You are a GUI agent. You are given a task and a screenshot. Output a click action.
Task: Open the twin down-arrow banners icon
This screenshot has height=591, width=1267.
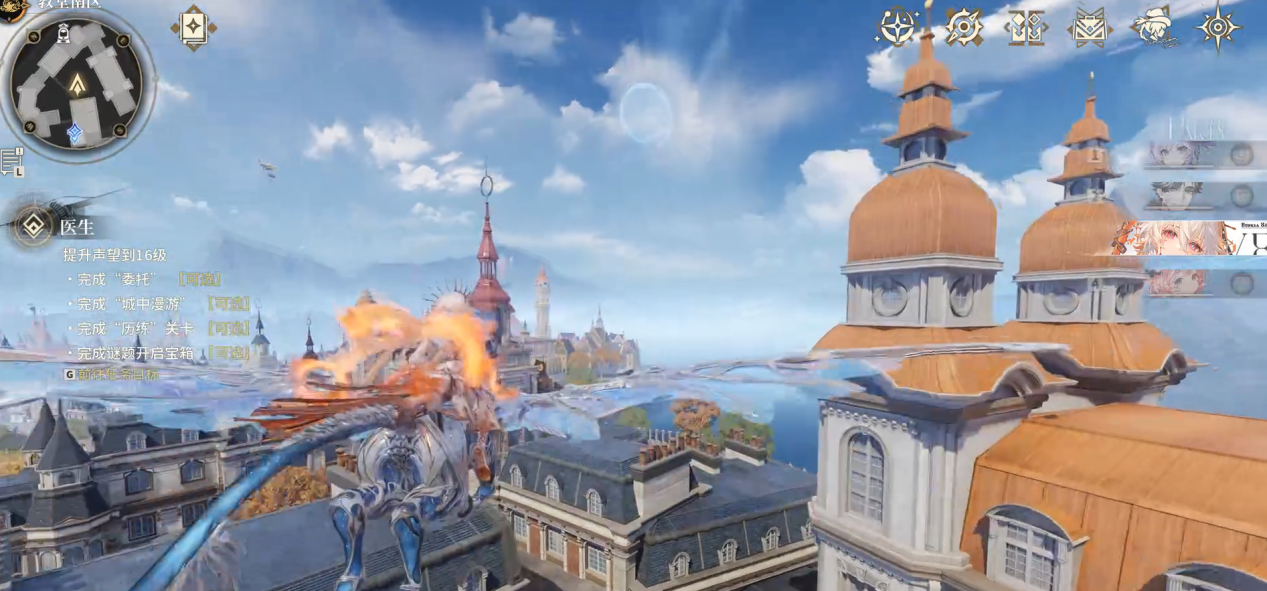(1027, 27)
